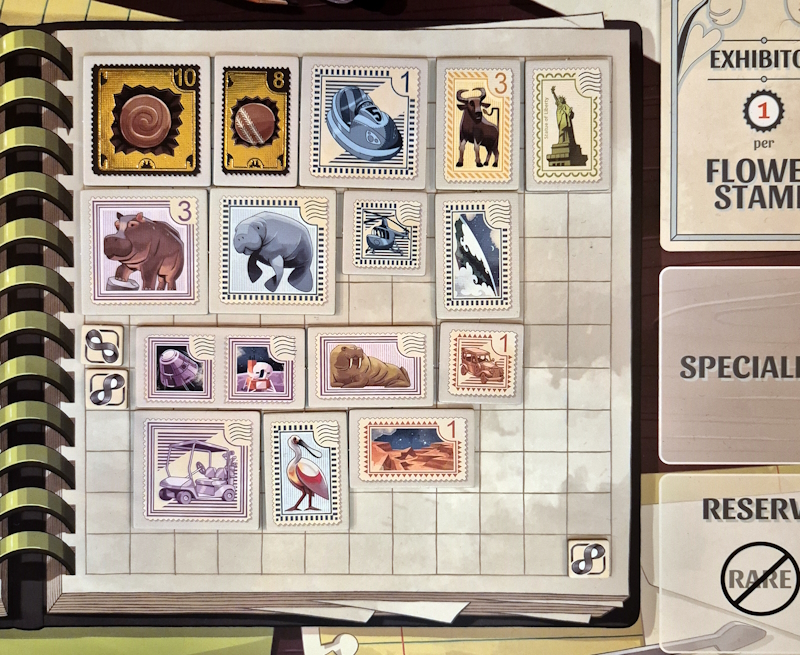
Task: Select the gold 10-point chocolate swirl stamp
Action: point(147,120)
